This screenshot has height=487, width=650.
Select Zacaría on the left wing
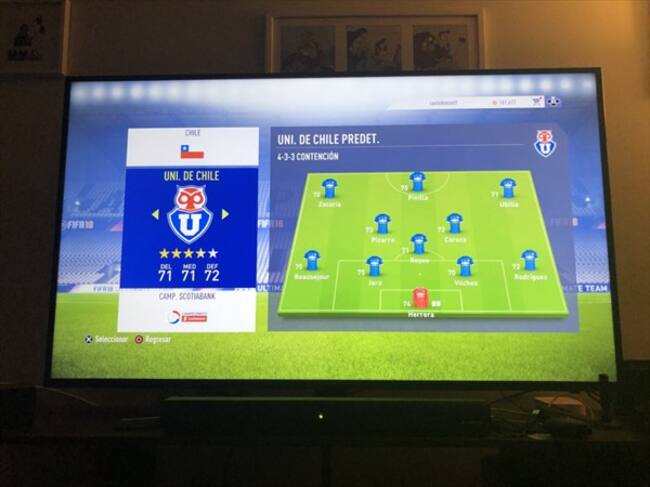[329, 188]
